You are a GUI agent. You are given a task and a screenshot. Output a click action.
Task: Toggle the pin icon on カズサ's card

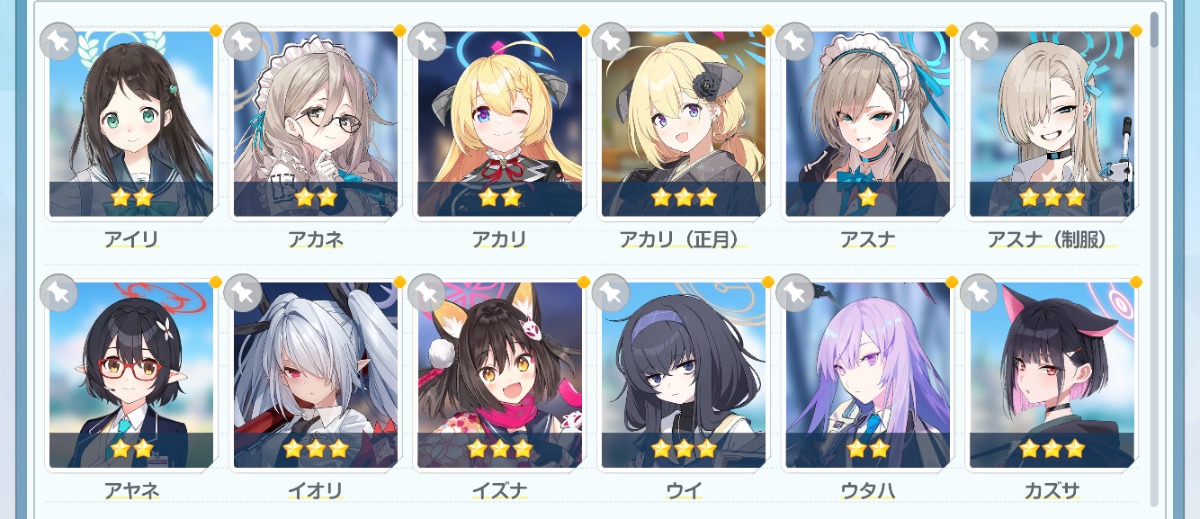coord(979,292)
